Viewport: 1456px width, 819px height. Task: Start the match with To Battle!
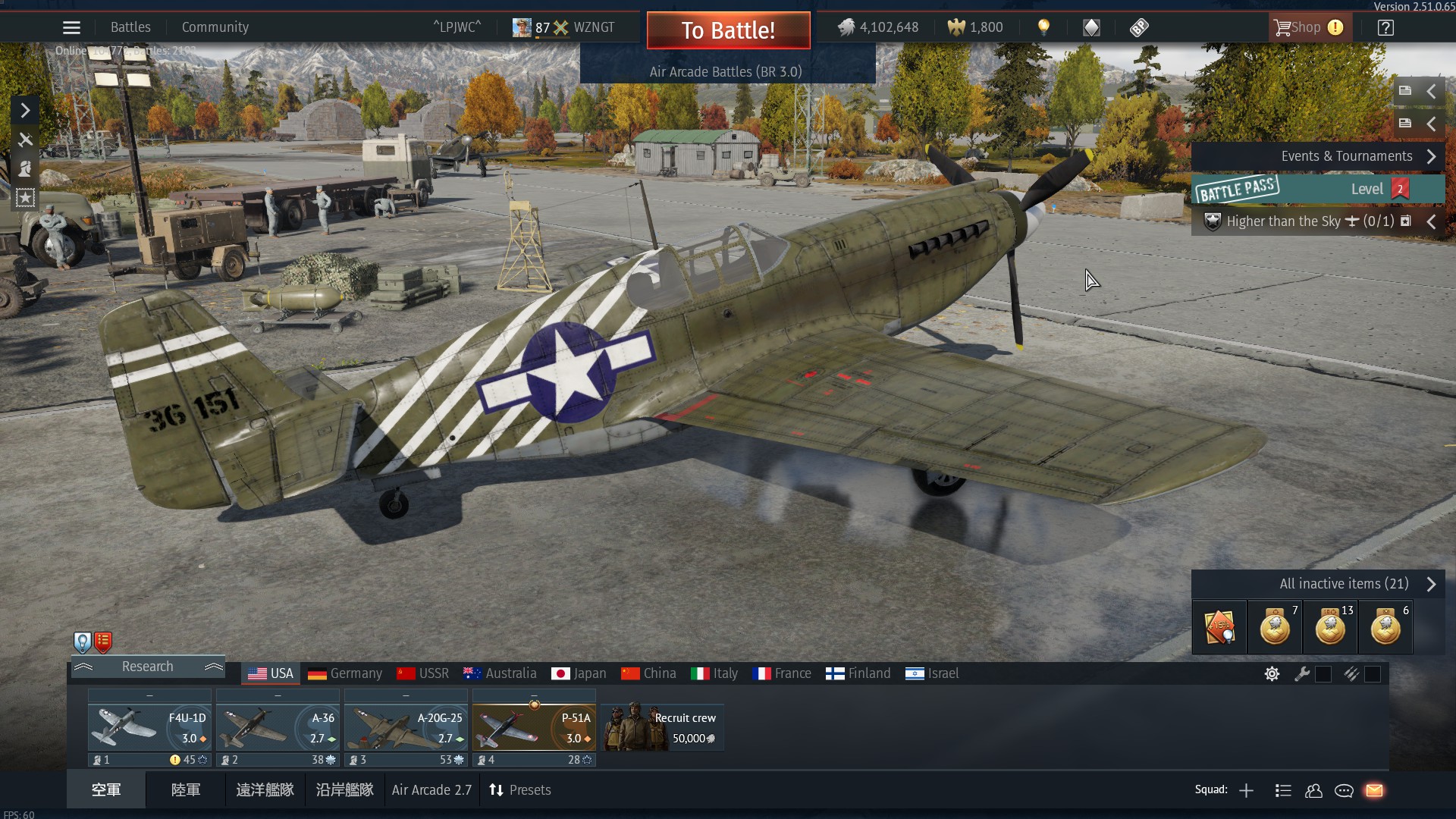[x=728, y=30]
